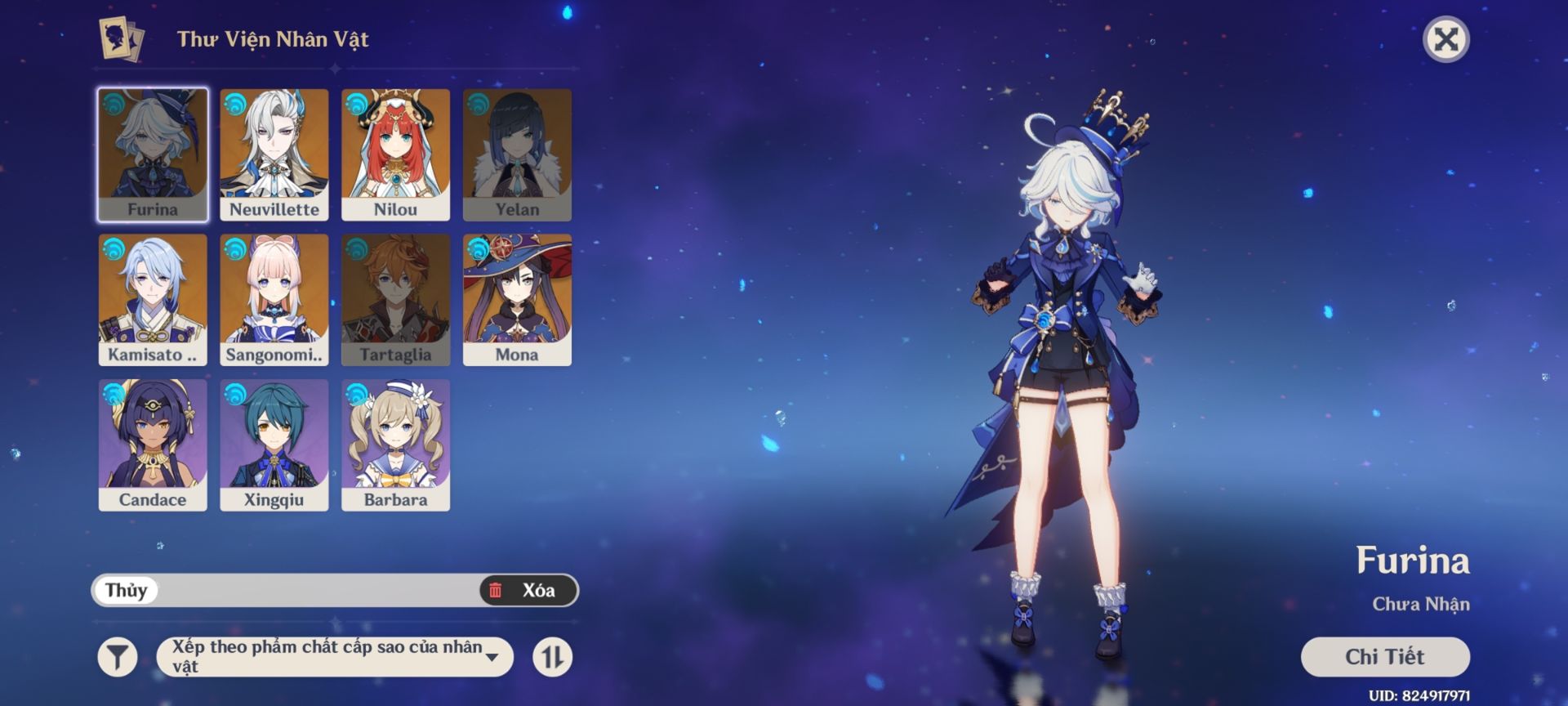The image size is (1568, 706).
Task: Select the Tartaglia character card
Action: [395, 299]
